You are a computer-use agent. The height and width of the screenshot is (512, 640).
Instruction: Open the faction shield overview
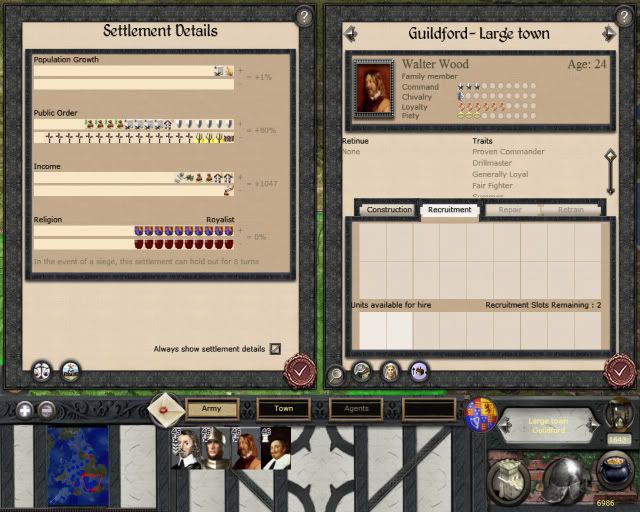point(480,413)
